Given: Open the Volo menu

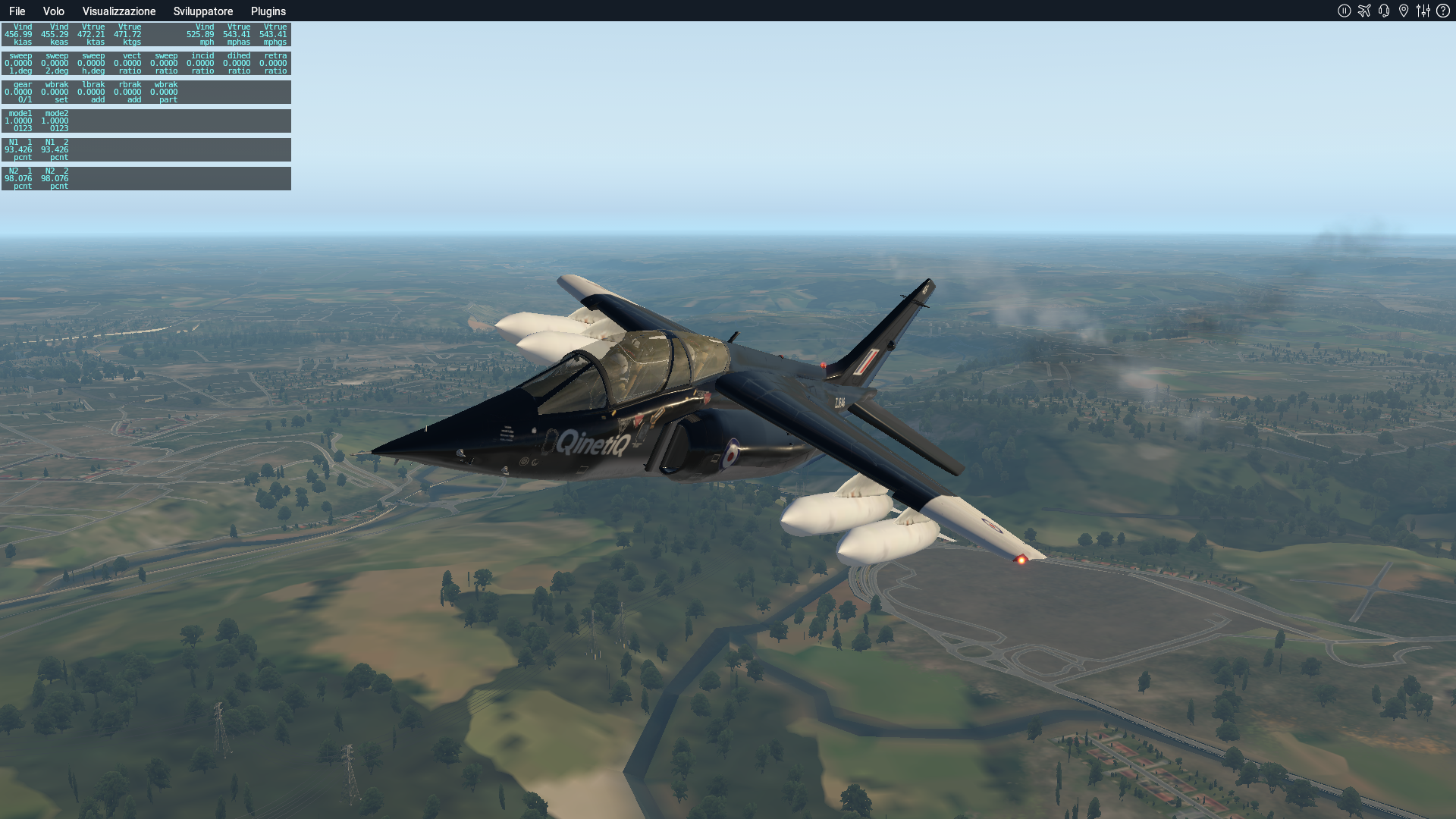Looking at the screenshot, I should point(53,11).
